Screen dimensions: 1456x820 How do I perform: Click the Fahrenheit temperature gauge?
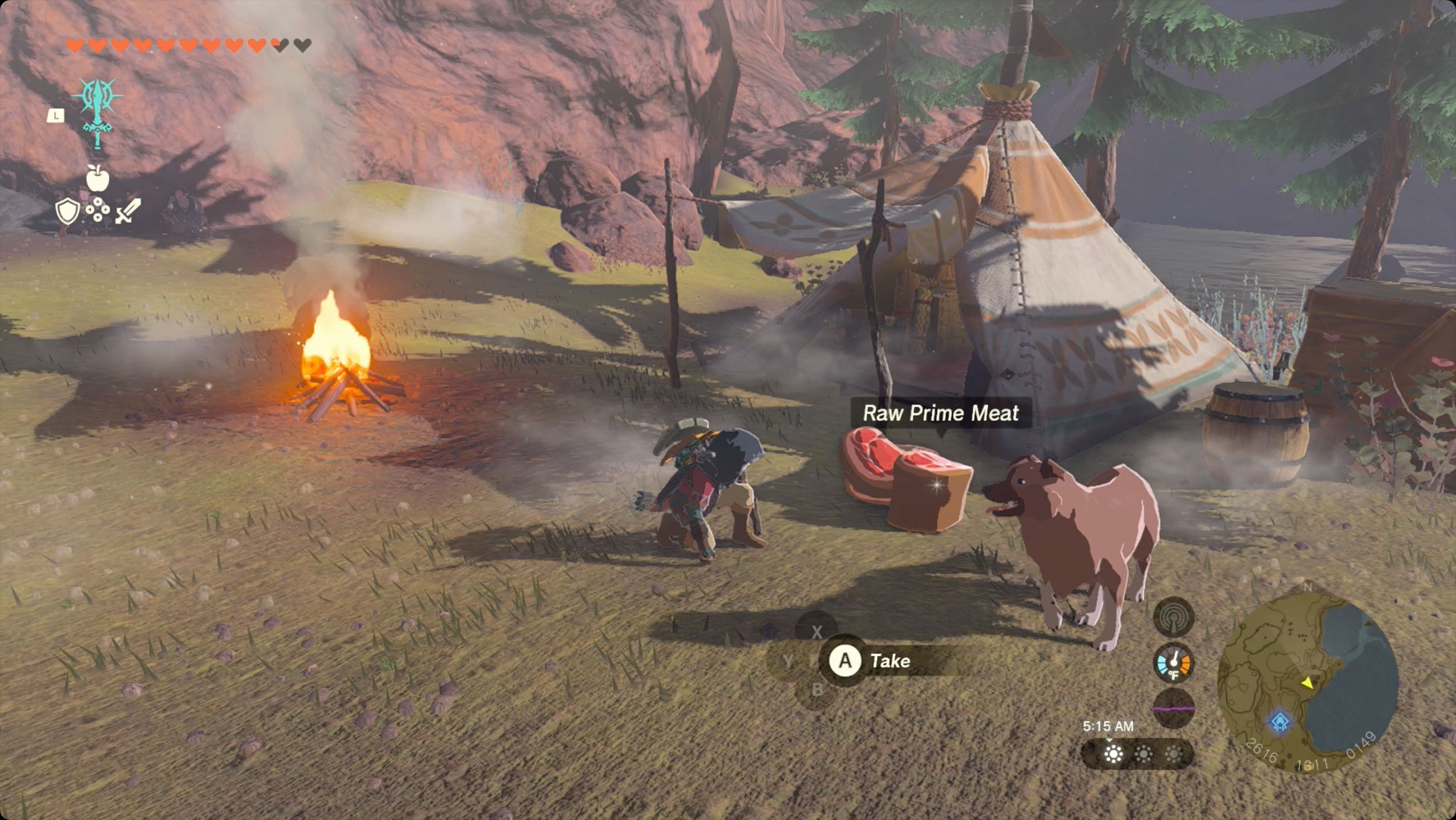coord(1174,663)
